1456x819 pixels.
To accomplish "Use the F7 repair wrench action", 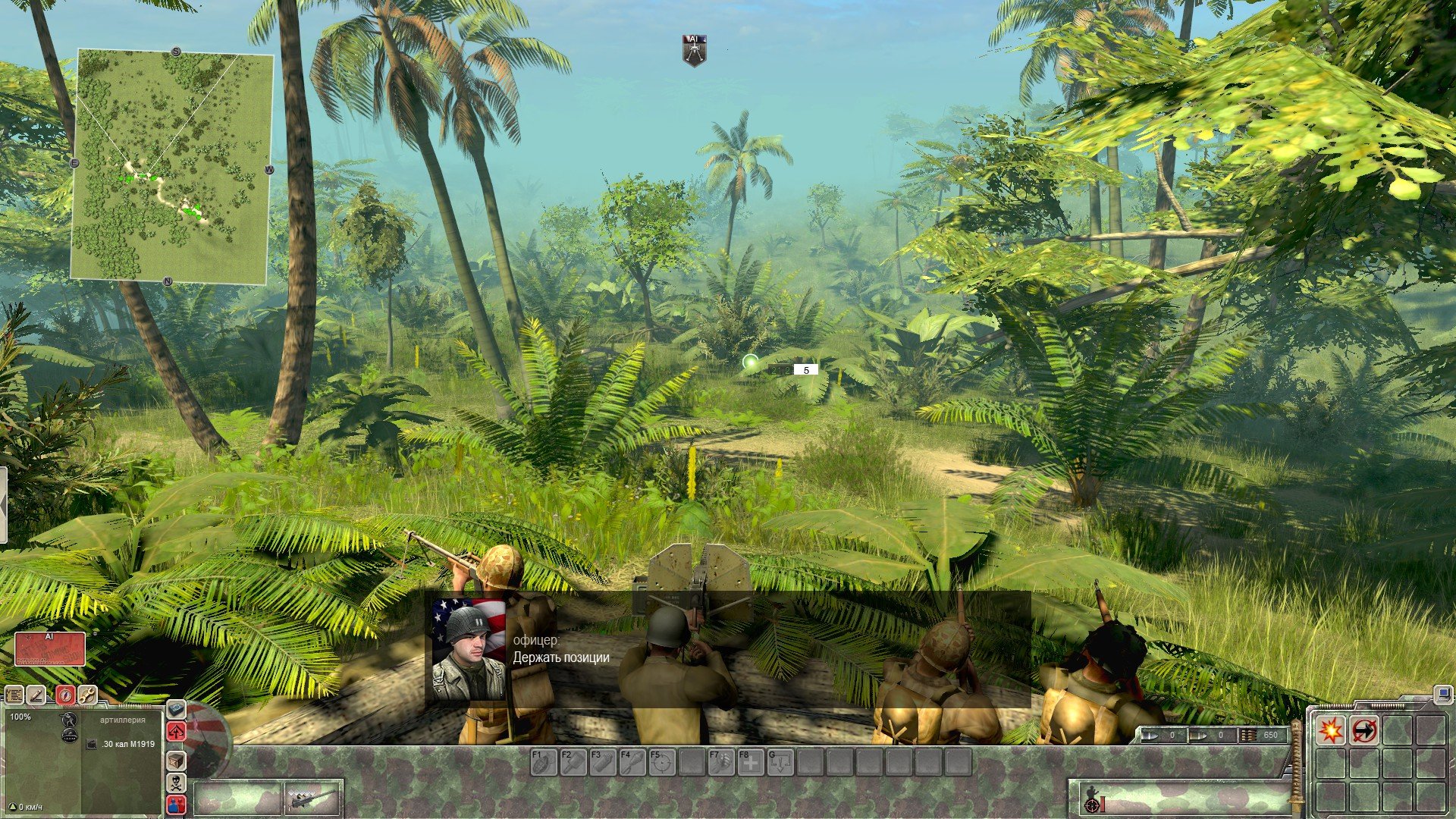I will click(x=720, y=762).
